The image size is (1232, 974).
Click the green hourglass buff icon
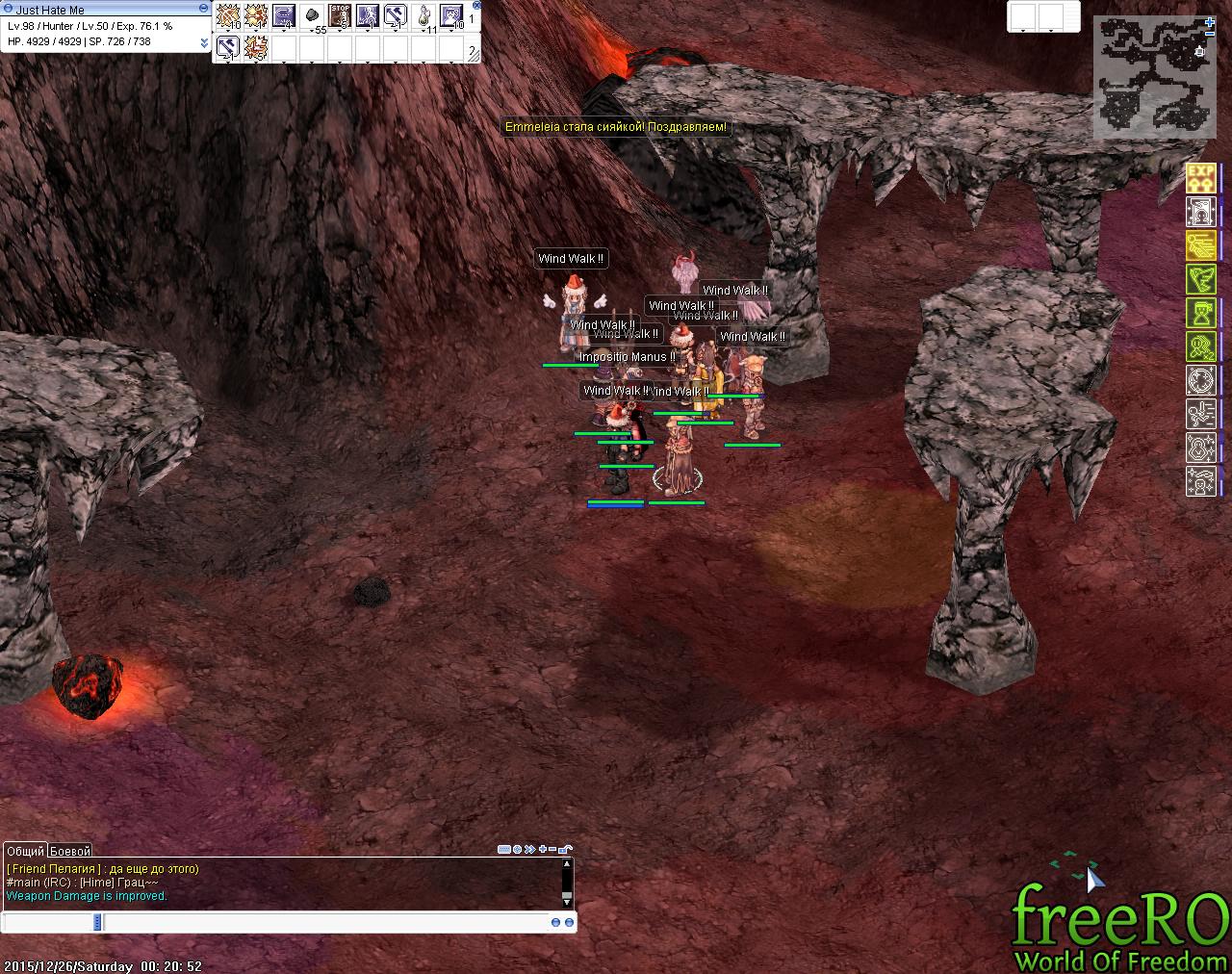[1200, 313]
